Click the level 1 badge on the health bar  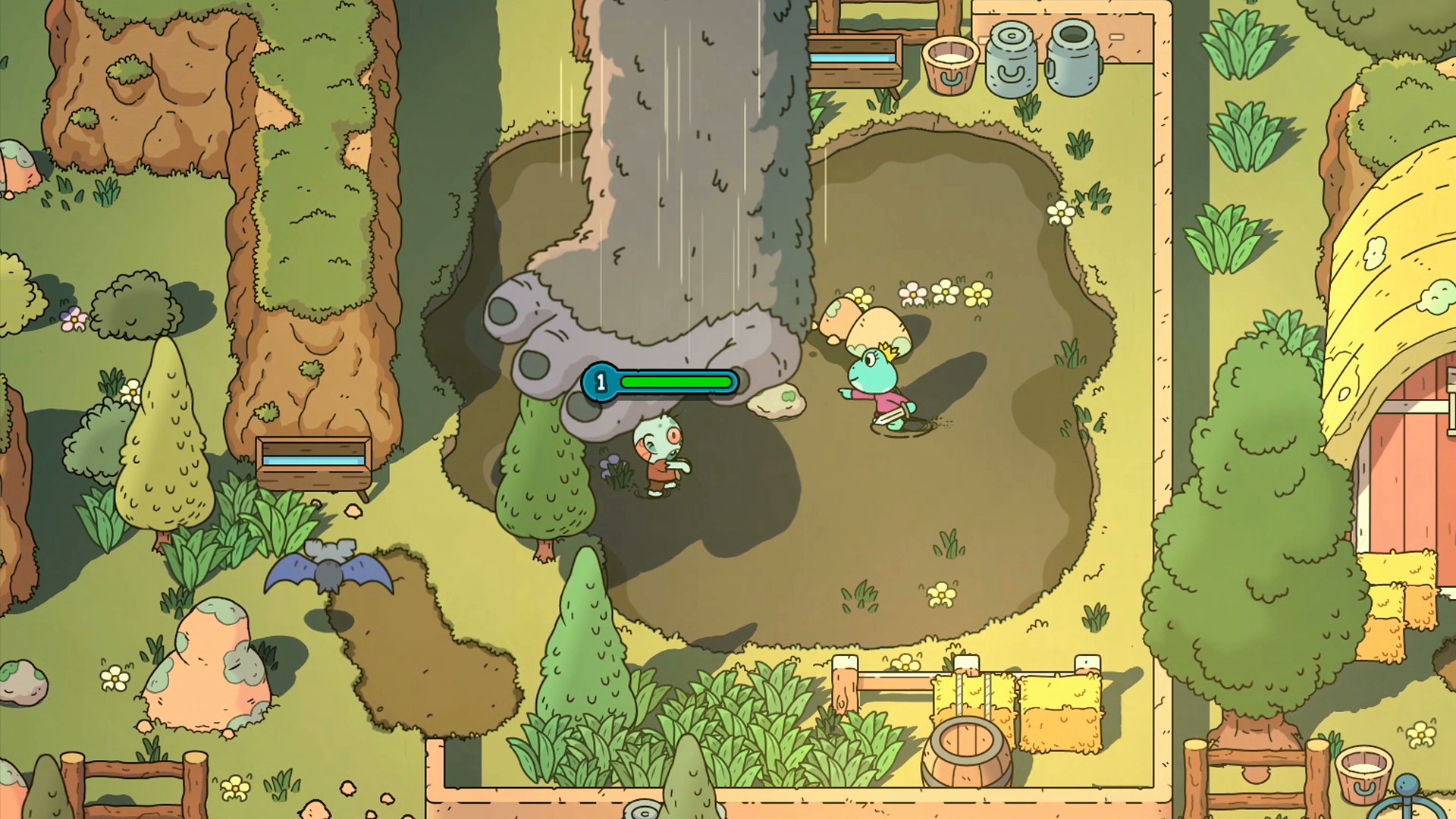601,382
